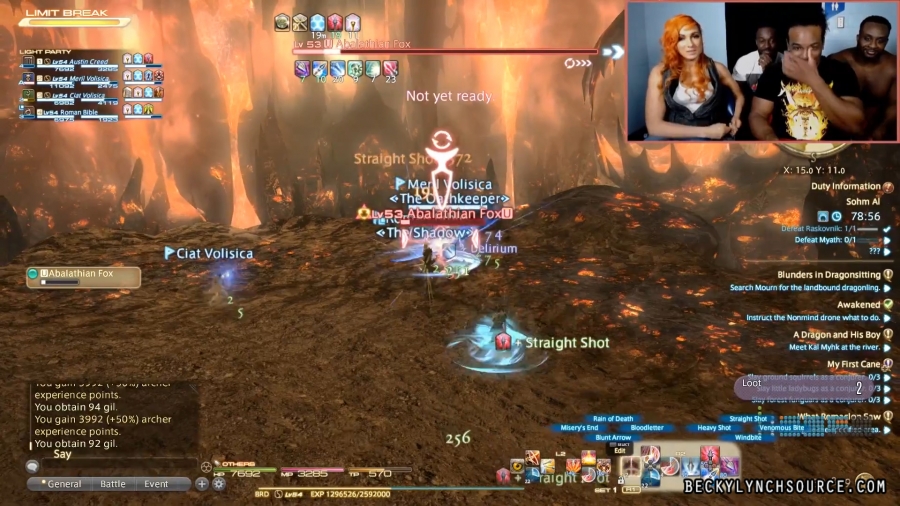Image resolution: width=900 pixels, height=506 pixels.
Task: Click the Edit hotbar label
Action: point(620,451)
